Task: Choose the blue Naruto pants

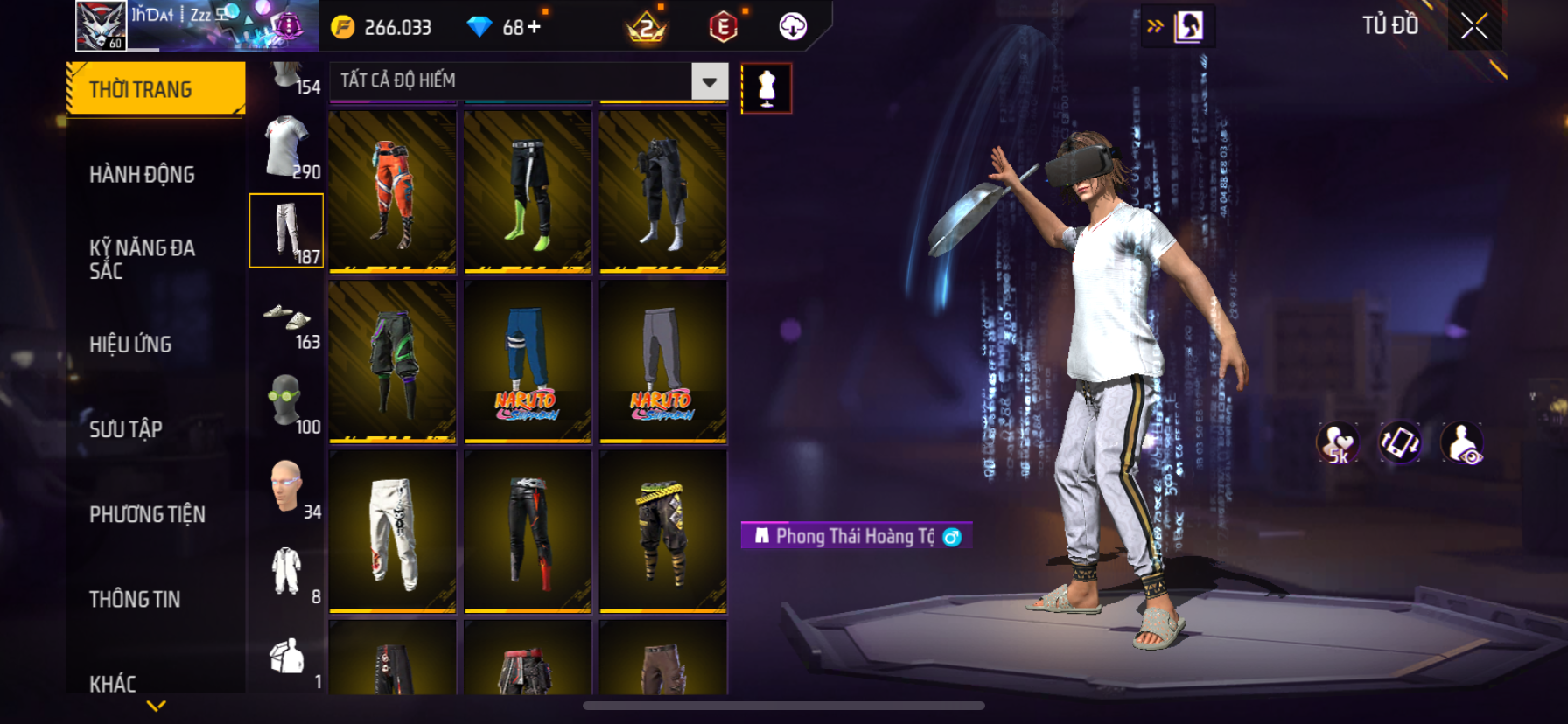Action: pyautogui.click(x=528, y=361)
